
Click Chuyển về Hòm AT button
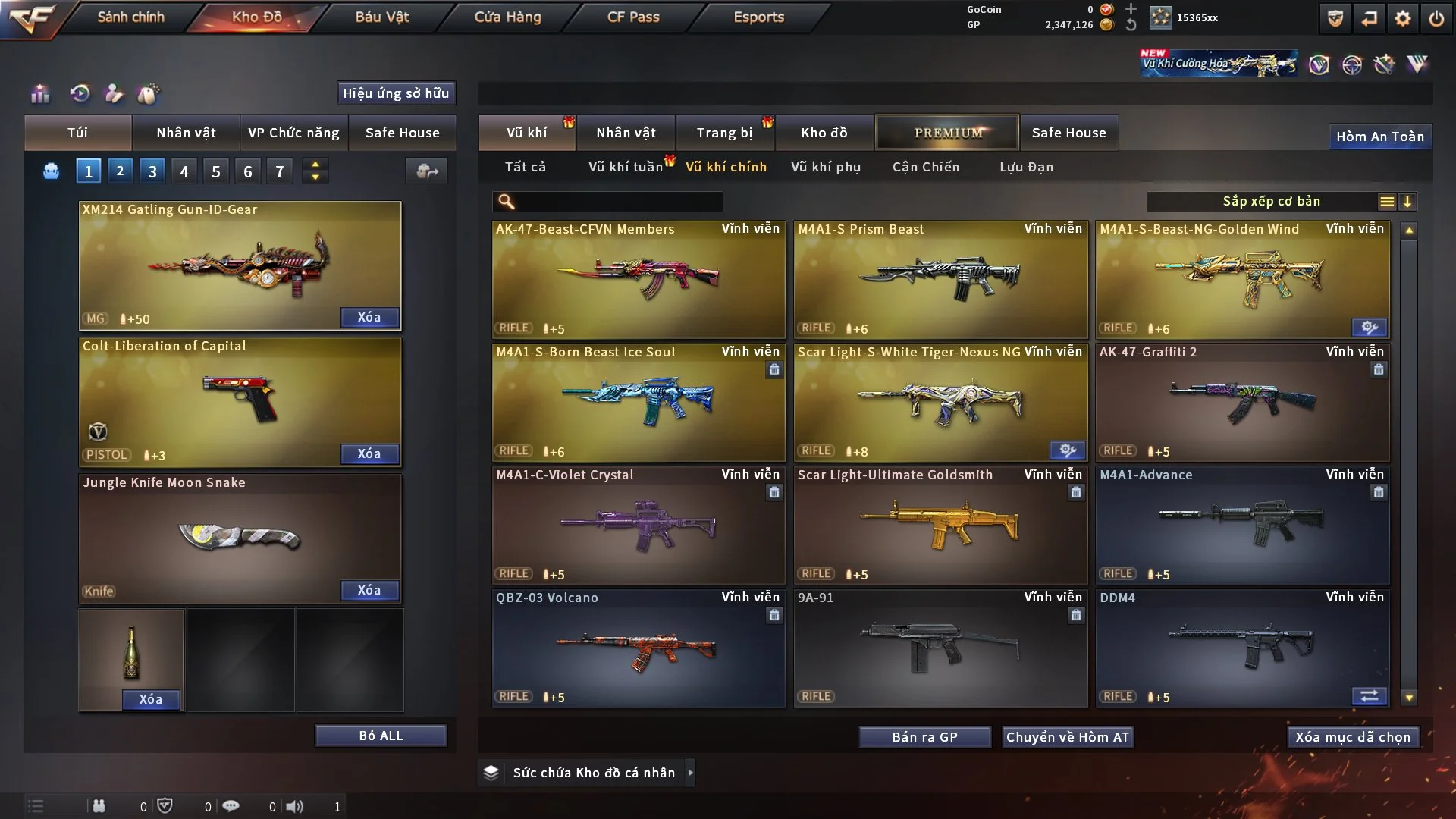point(1068,737)
